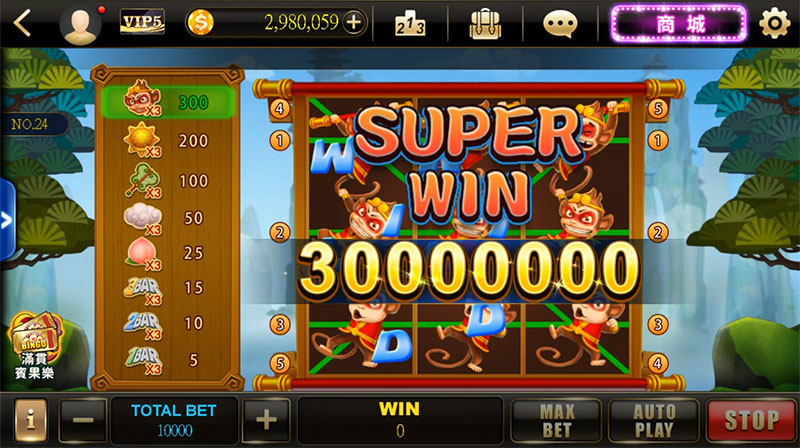Hit the red STOP button
The image size is (800, 448).
point(751,420)
